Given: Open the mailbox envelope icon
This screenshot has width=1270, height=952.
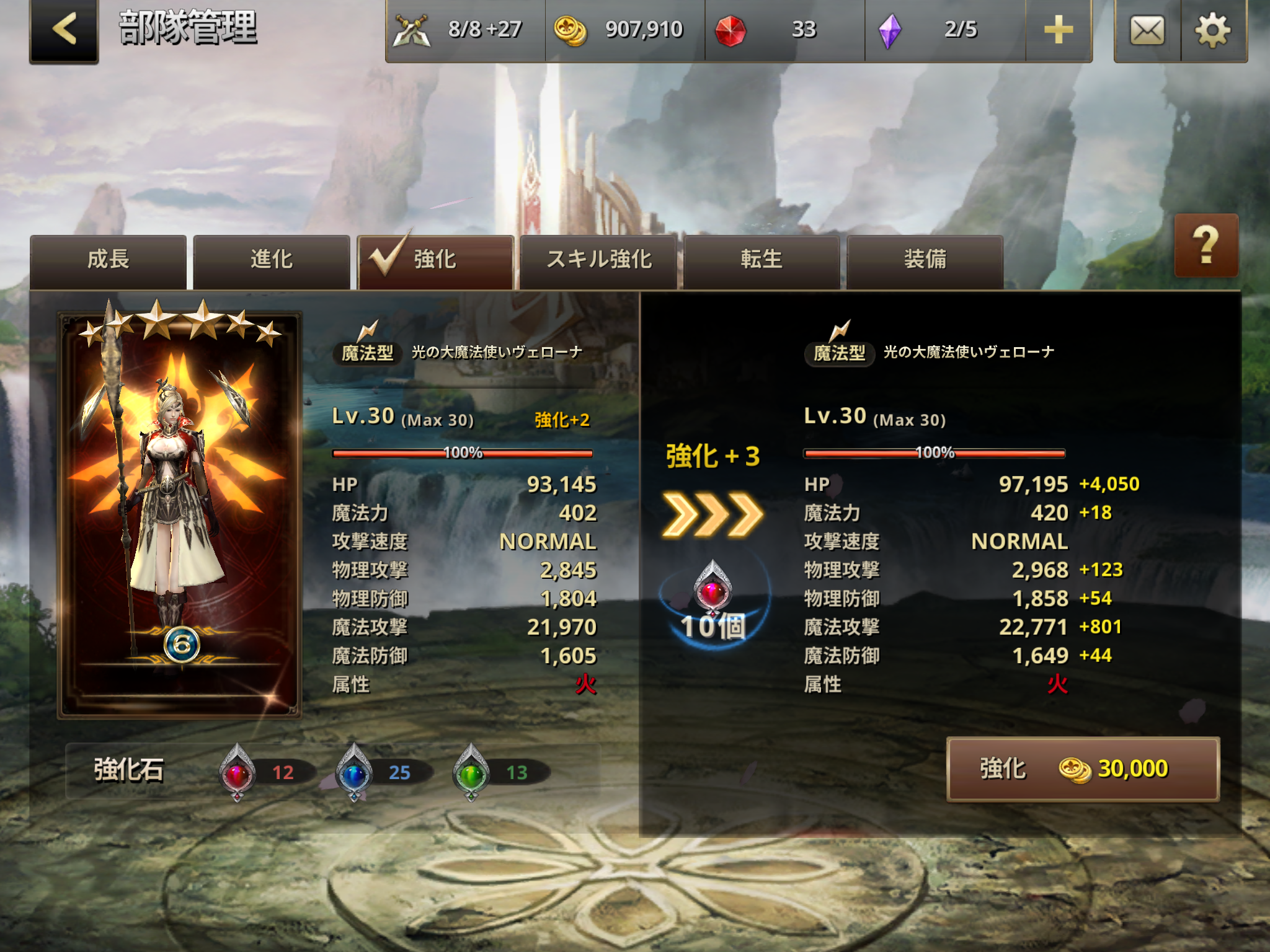Looking at the screenshot, I should coord(1147,30).
